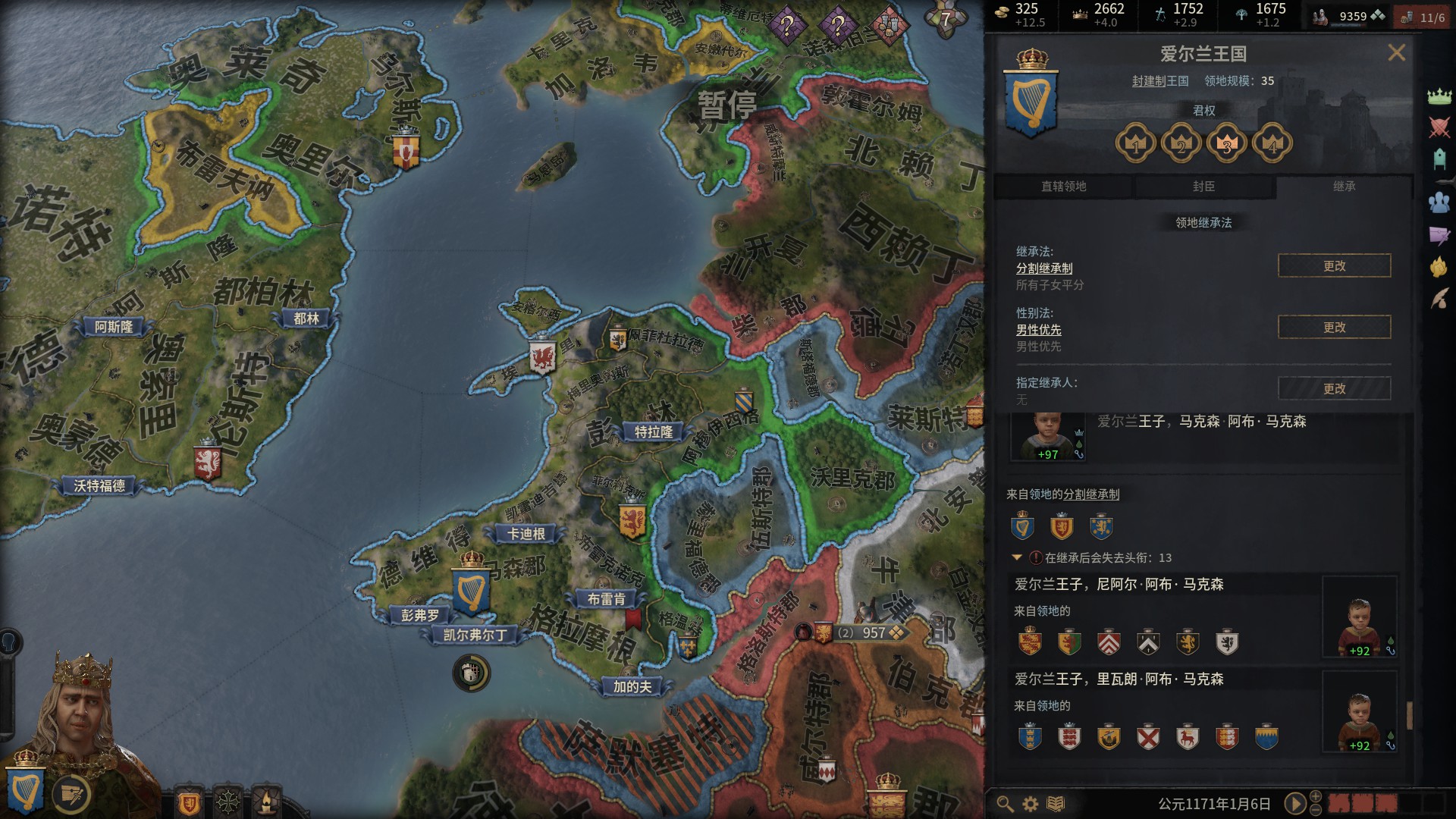Open the 封建制王国 government link
The height and width of the screenshot is (819, 1456).
pyautogui.click(x=1160, y=81)
